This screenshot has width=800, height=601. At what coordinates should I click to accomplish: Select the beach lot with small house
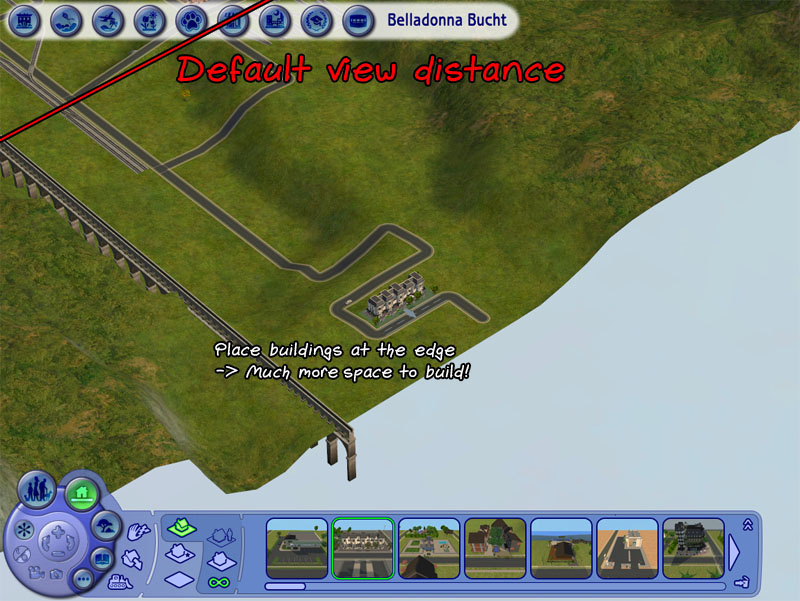pyautogui.click(x=561, y=548)
